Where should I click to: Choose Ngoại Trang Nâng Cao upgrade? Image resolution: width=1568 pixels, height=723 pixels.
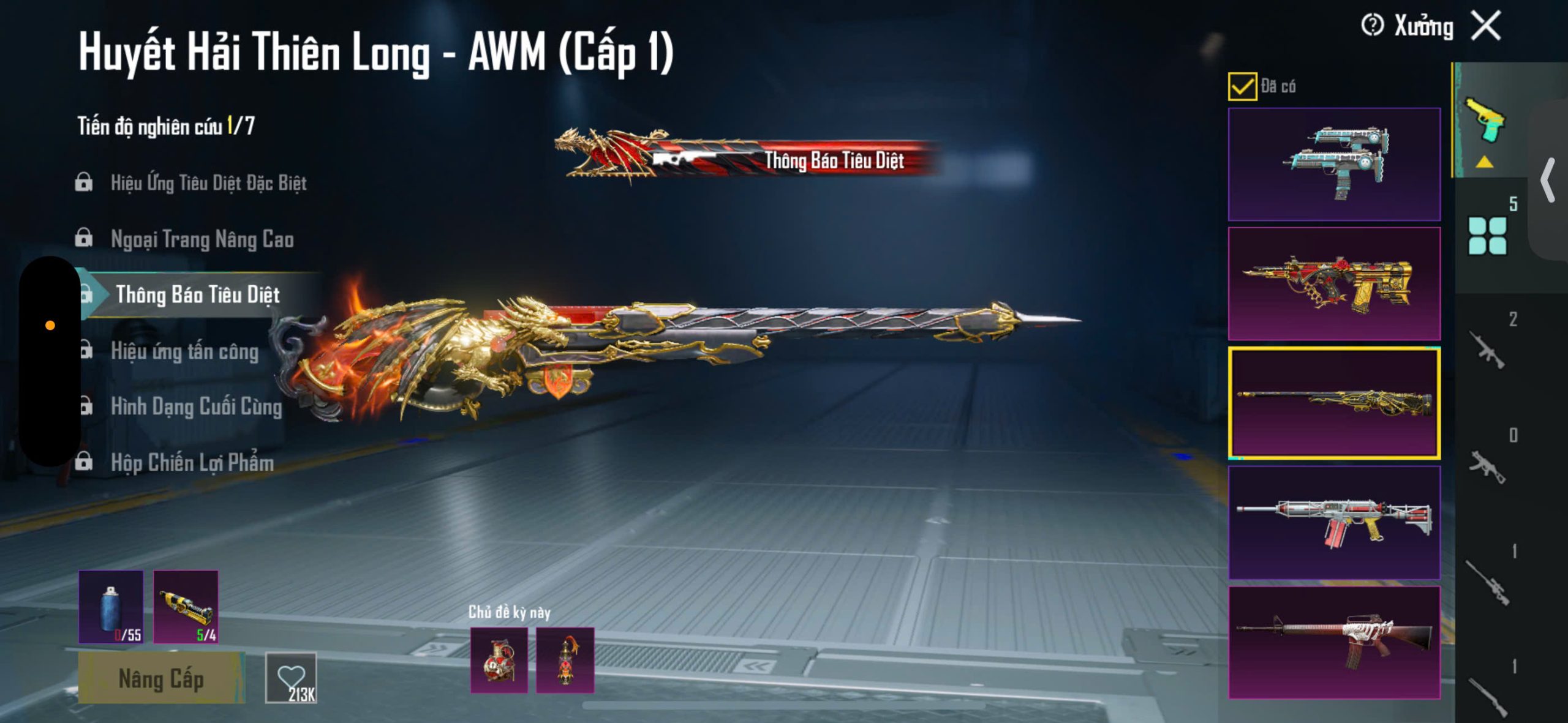202,239
